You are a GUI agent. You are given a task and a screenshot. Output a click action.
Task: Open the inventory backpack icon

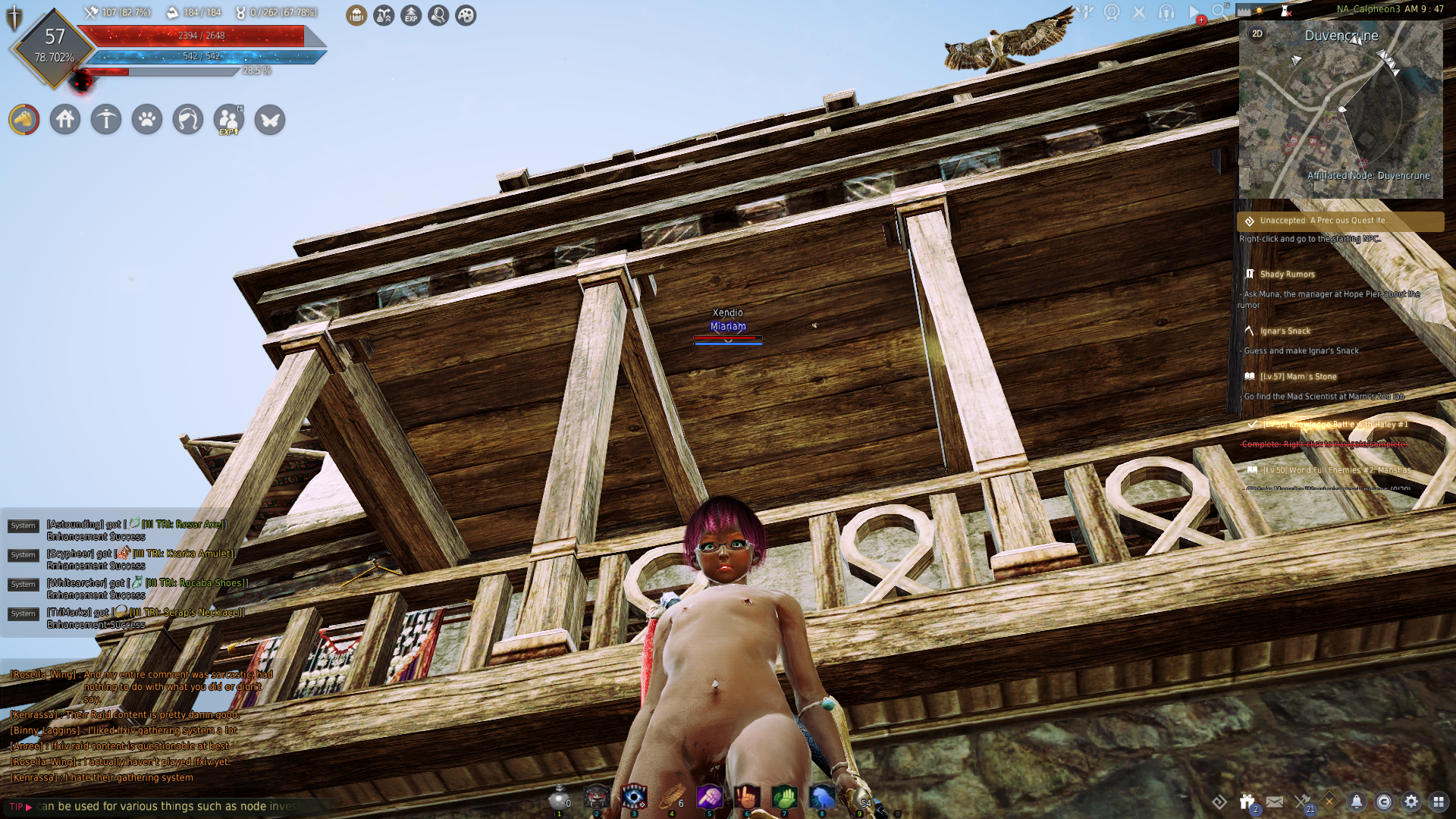[355, 15]
